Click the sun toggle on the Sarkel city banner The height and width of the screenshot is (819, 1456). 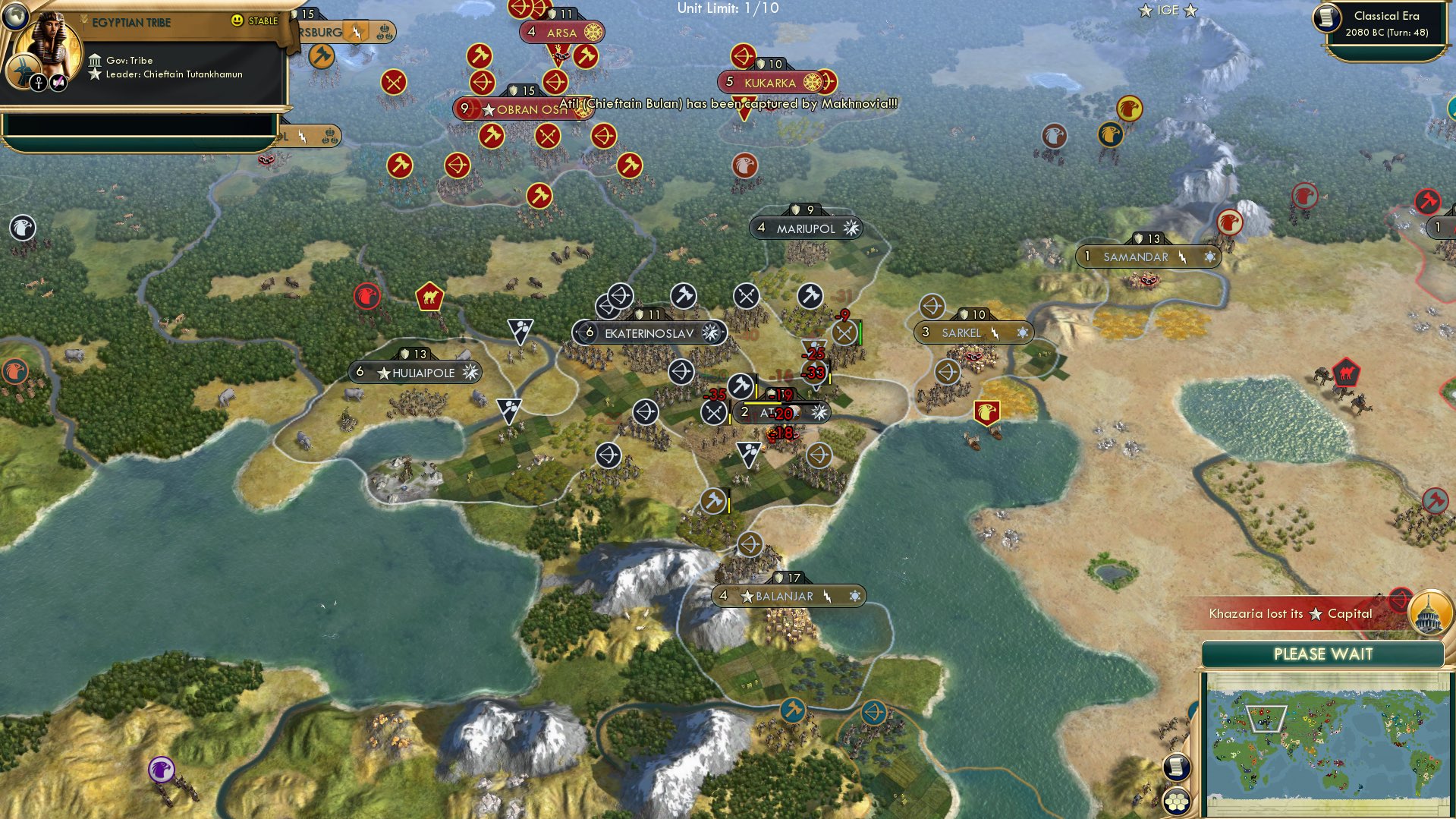point(1022,332)
